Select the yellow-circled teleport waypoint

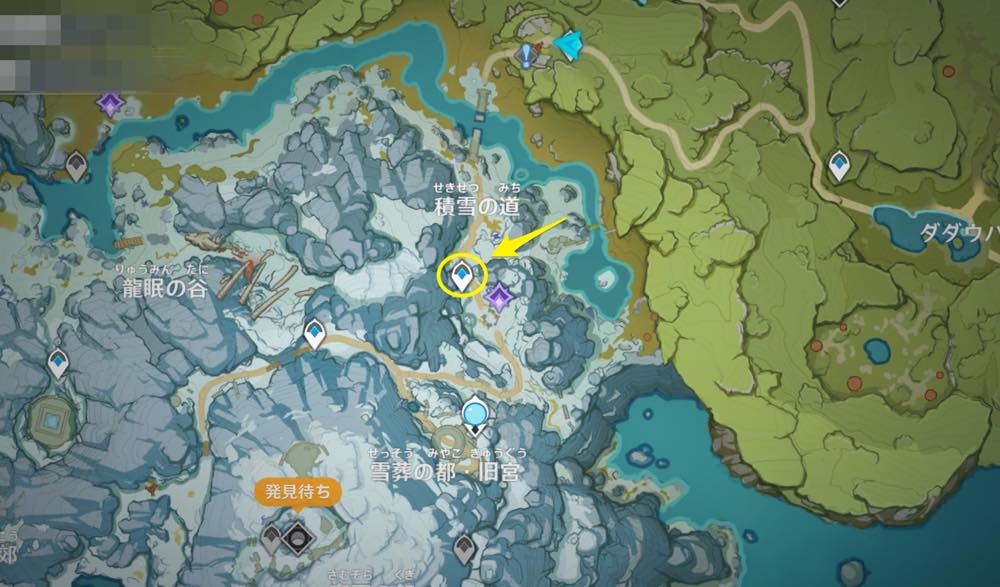pyautogui.click(x=462, y=273)
